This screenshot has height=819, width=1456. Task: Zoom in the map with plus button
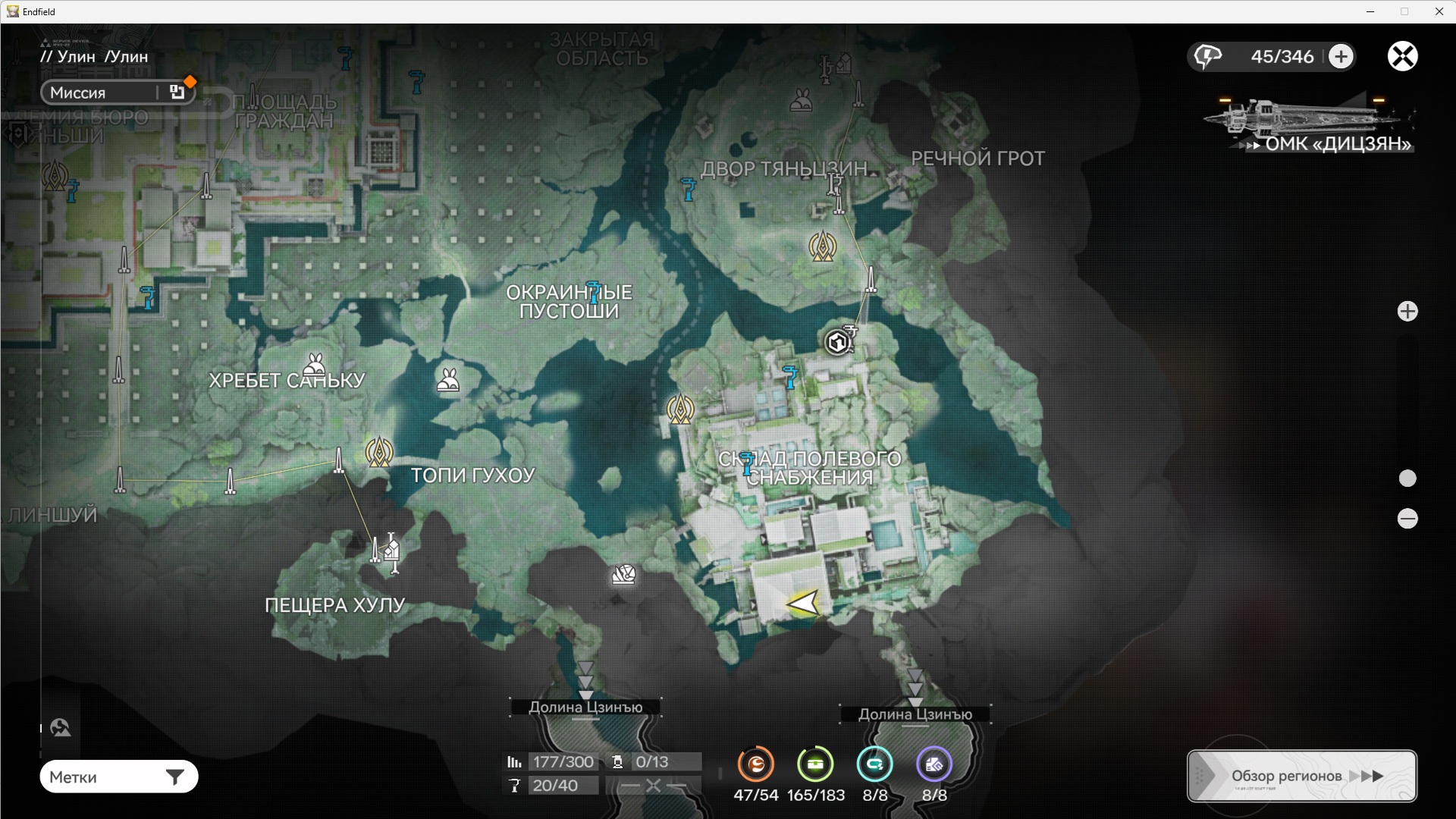tap(1407, 311)
